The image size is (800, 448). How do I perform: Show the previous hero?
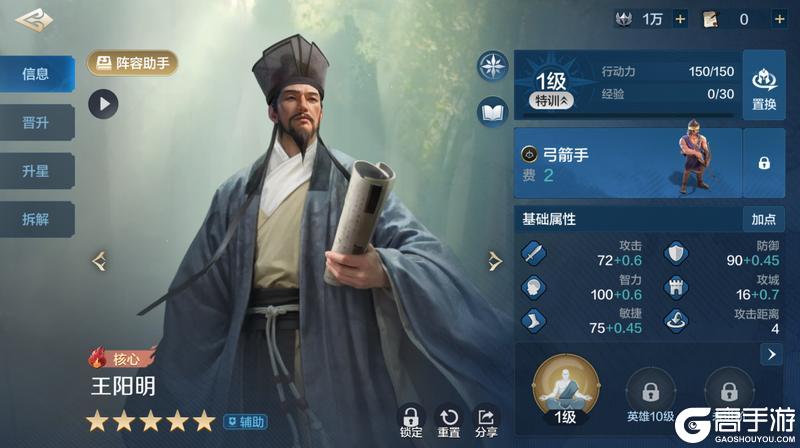100,261
